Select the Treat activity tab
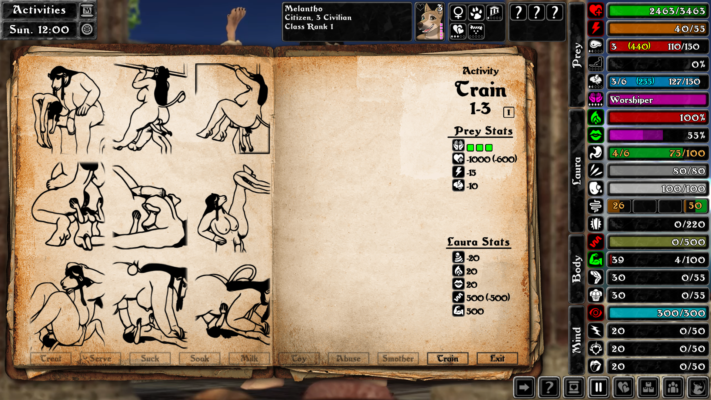 pos(50,358)
